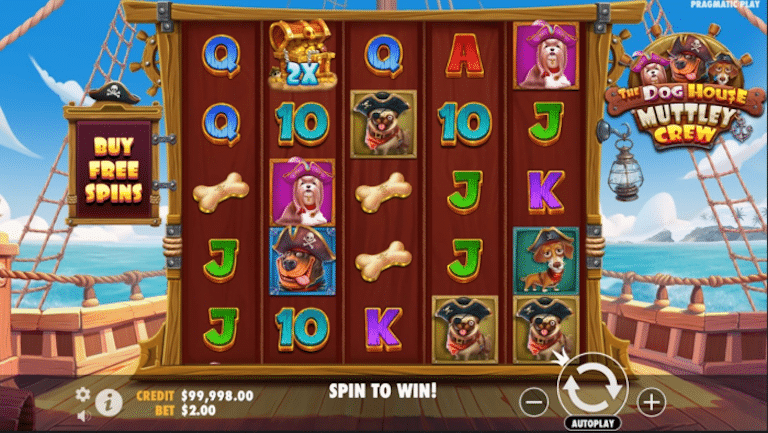Turn on Autoplay
Screen dimensions: 768x433
592,423
